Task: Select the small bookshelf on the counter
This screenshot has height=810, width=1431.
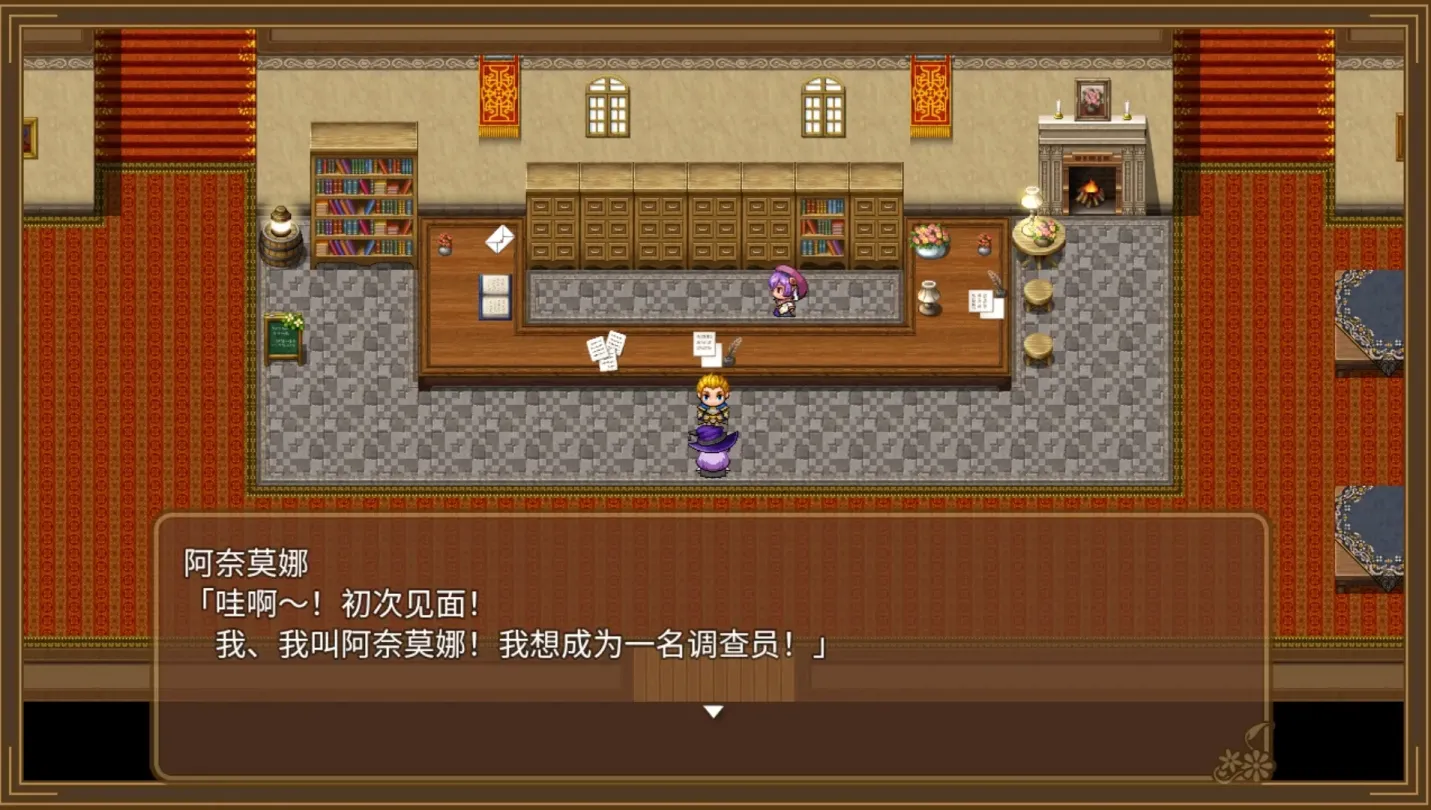Action: pyautogui.click(x=822, y=228)
